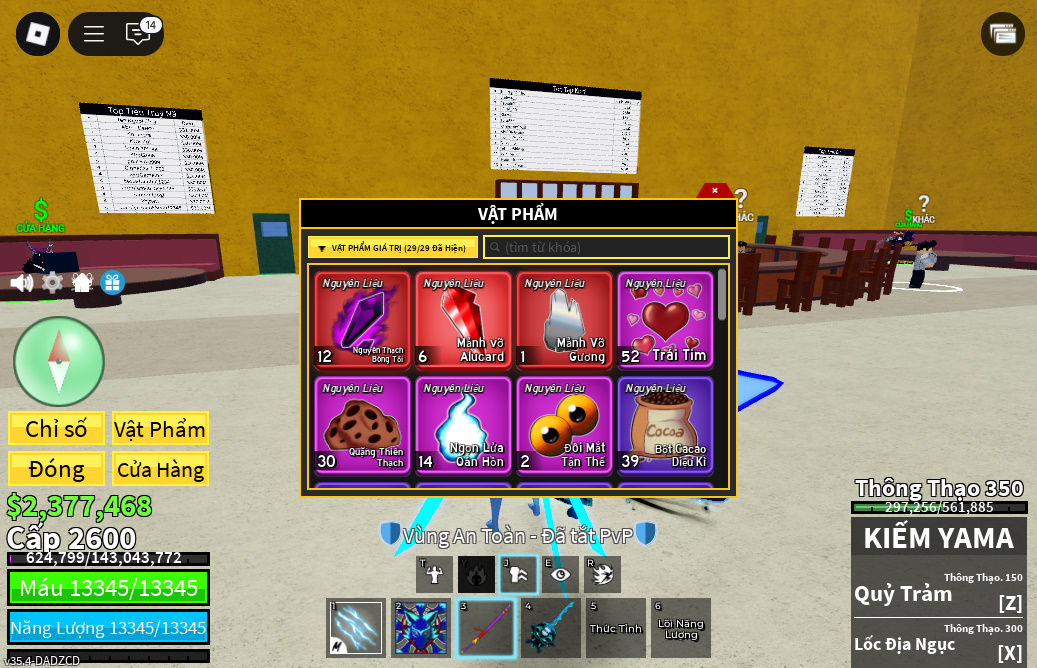This screenshot has width=1037, height=668.
Task: Close the Vật Phẩm inventory window
Action: (x=714, y=190)
